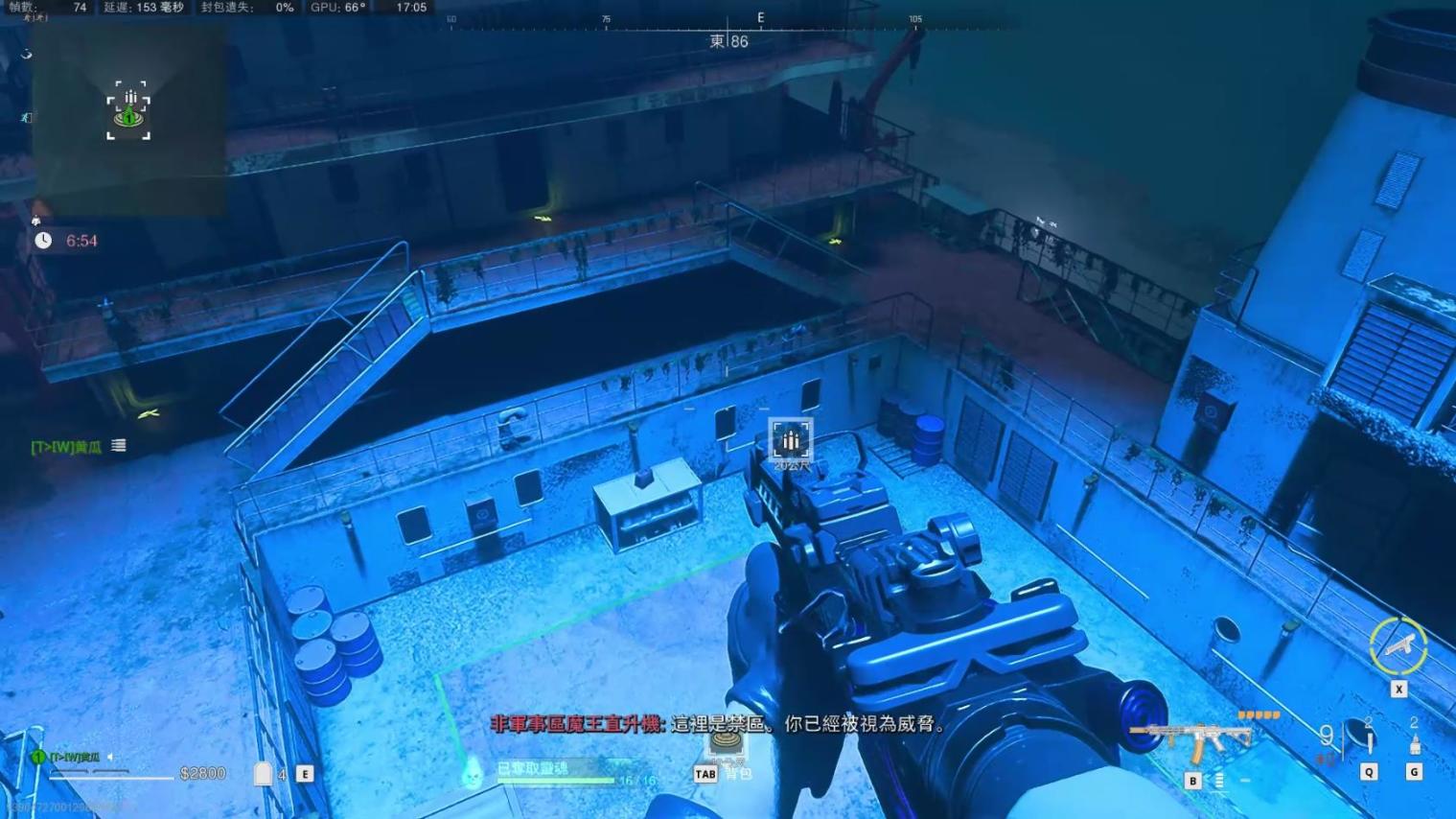
Task: Click the ghost skull soul objective icon
Action: [472, 772]
